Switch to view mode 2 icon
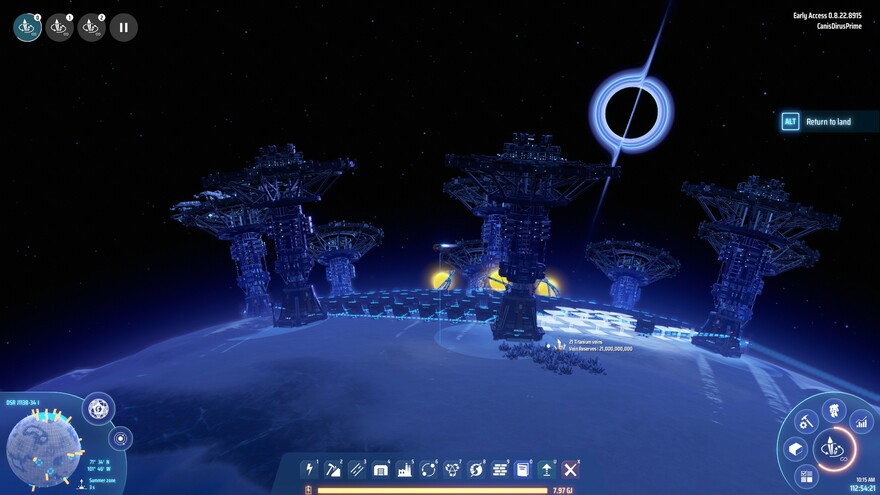The image size is (880, 495). [x=92, y=28]
